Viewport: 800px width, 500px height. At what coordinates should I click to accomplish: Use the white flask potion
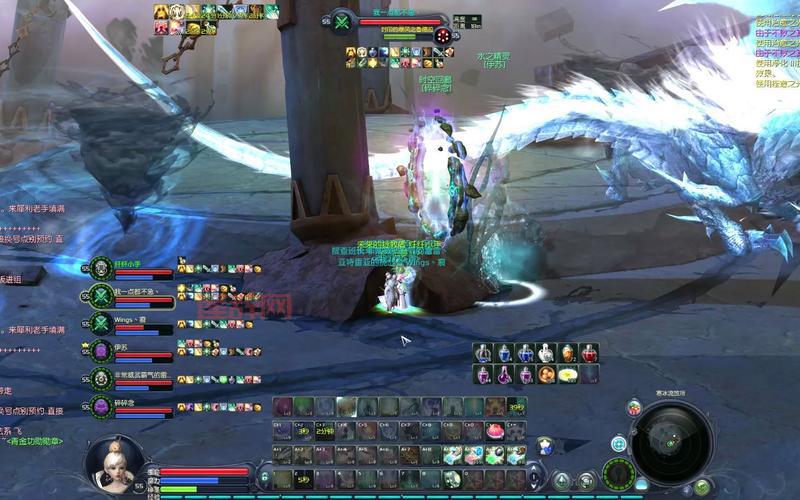coord(547,353)
